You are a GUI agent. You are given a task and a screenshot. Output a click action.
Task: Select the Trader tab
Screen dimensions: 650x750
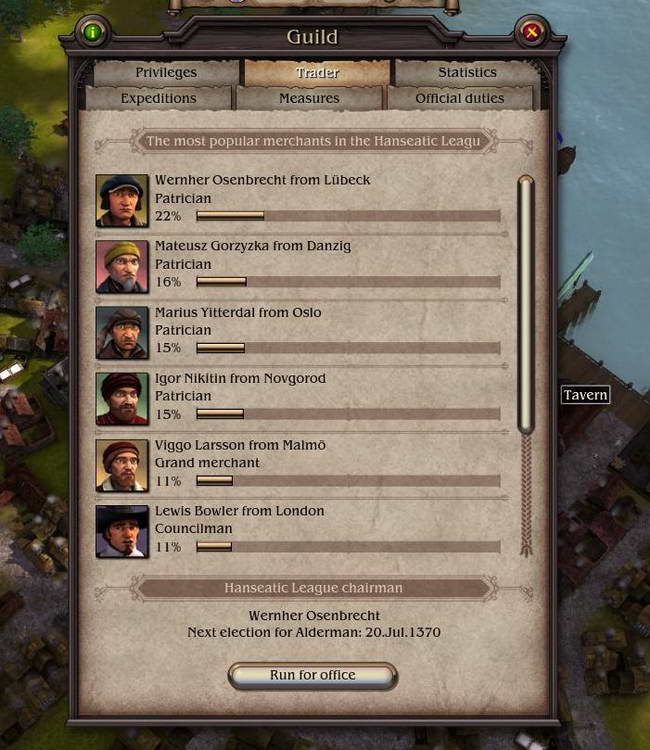(317, 73)
